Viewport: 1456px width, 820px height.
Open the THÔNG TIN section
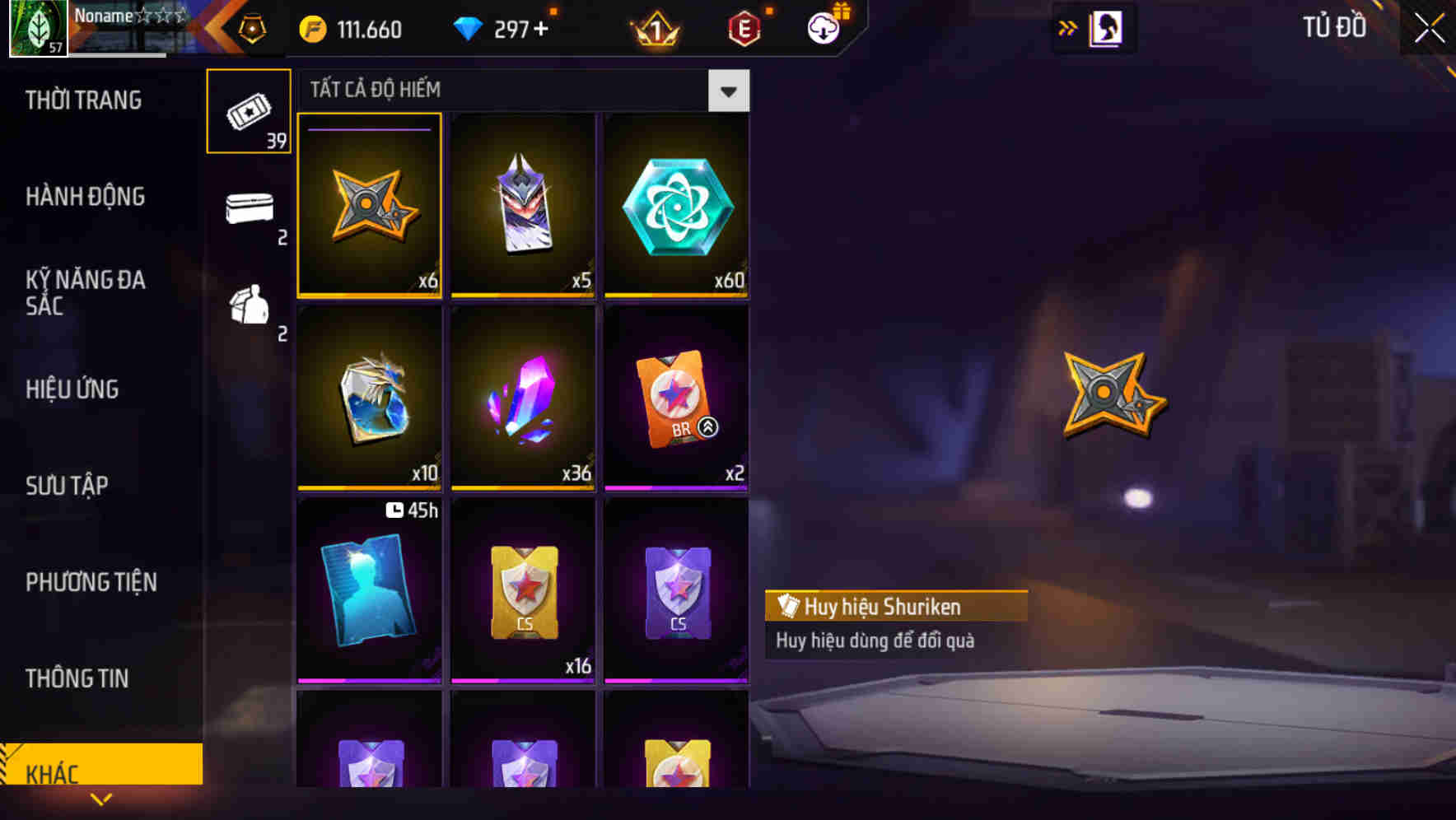77,678
